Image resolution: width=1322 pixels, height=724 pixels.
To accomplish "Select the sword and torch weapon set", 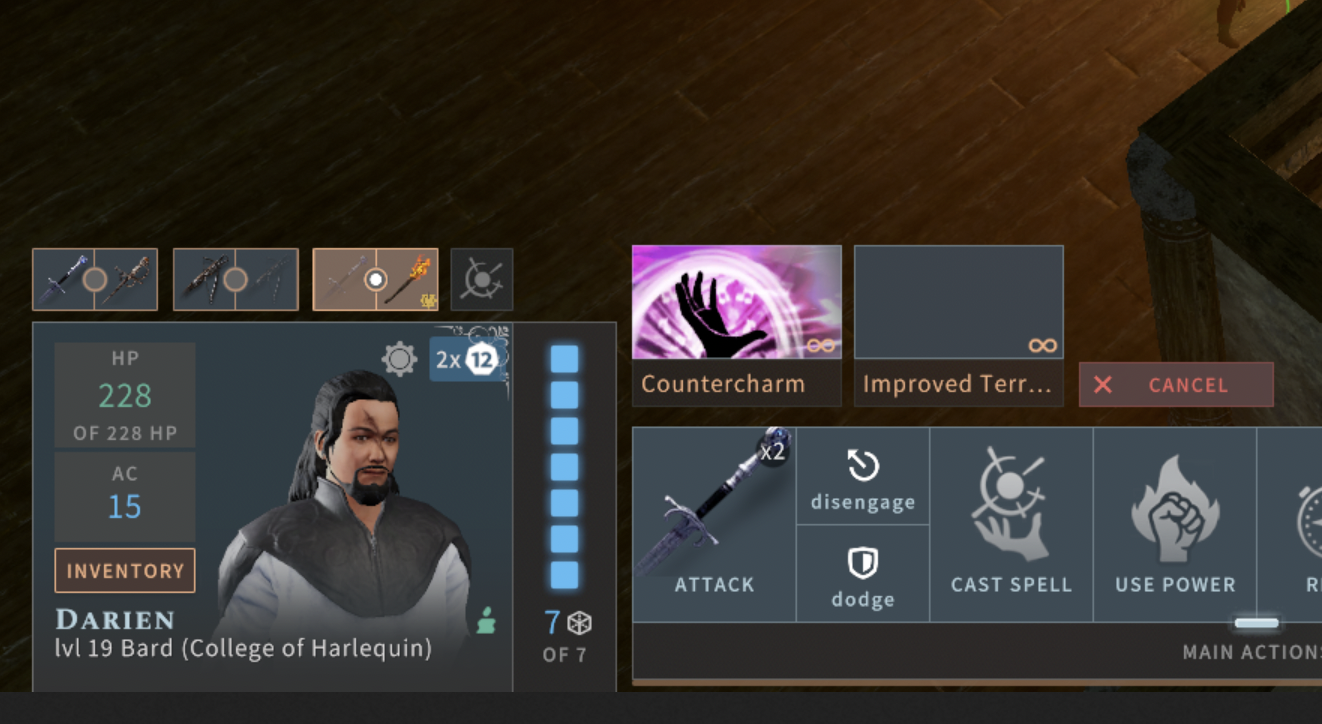I will [x=375, y=280].
